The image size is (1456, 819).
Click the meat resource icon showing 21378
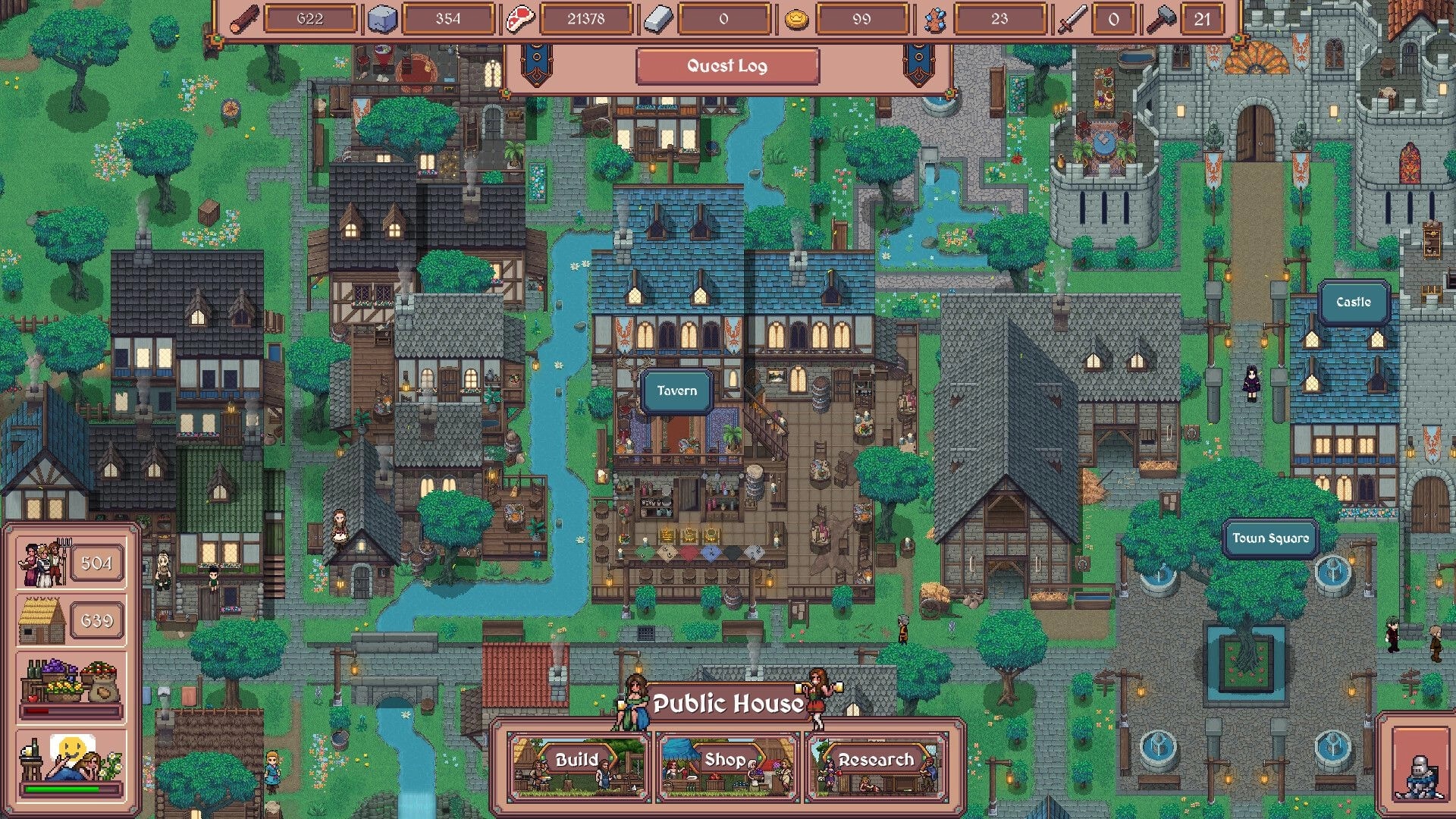(519, 18)
